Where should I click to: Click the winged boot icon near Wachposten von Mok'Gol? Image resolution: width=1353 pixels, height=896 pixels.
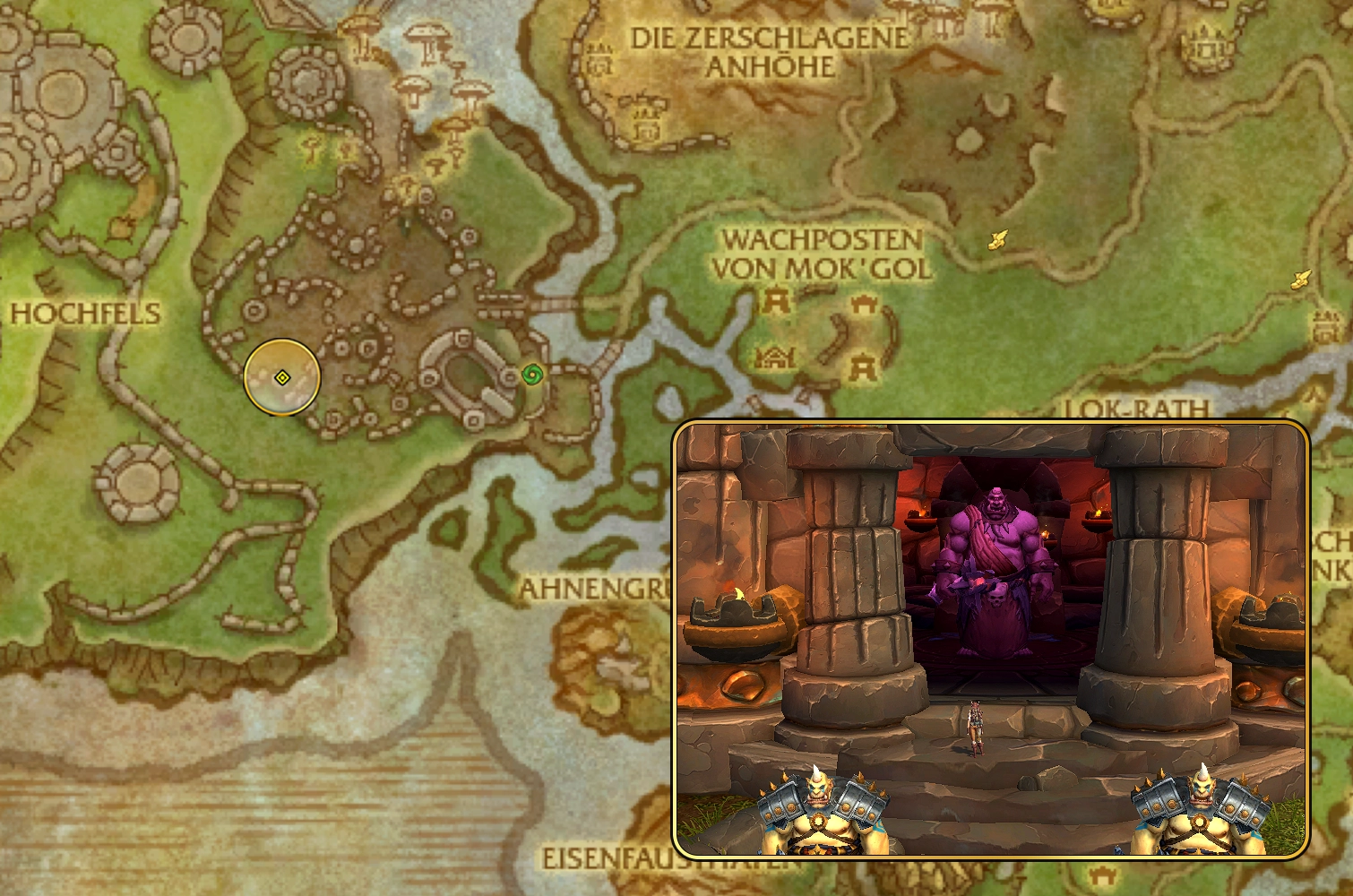click(x=997, y=239)
